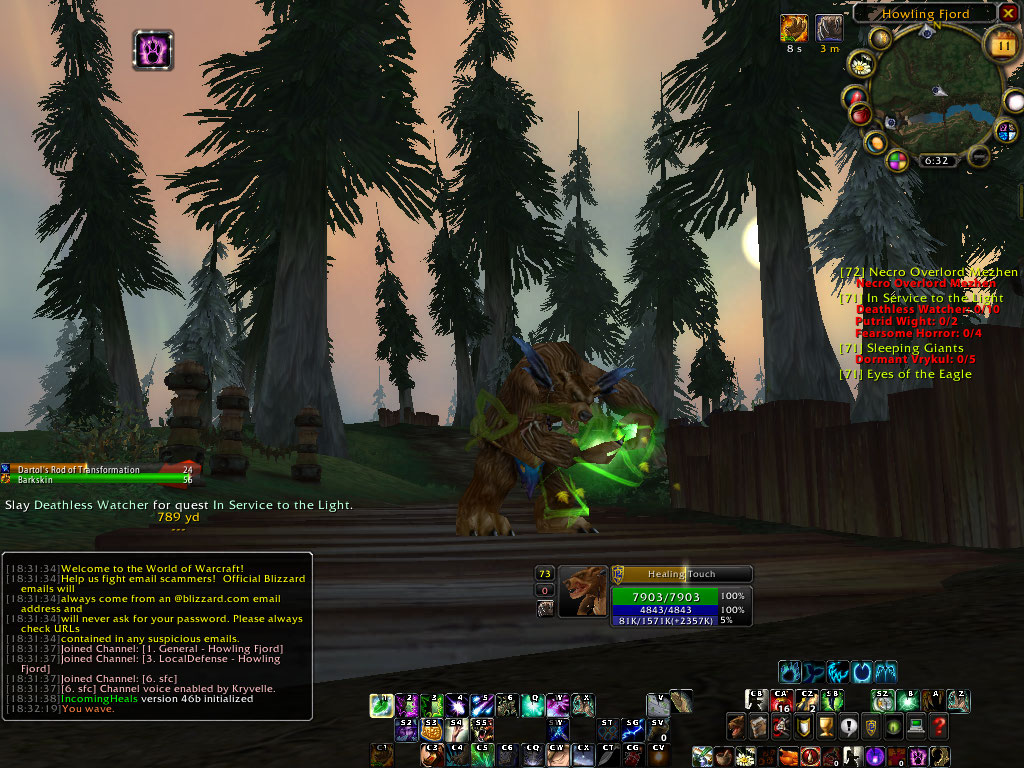Click the purple paw buff icon
1024x768 pixels.
153,50
